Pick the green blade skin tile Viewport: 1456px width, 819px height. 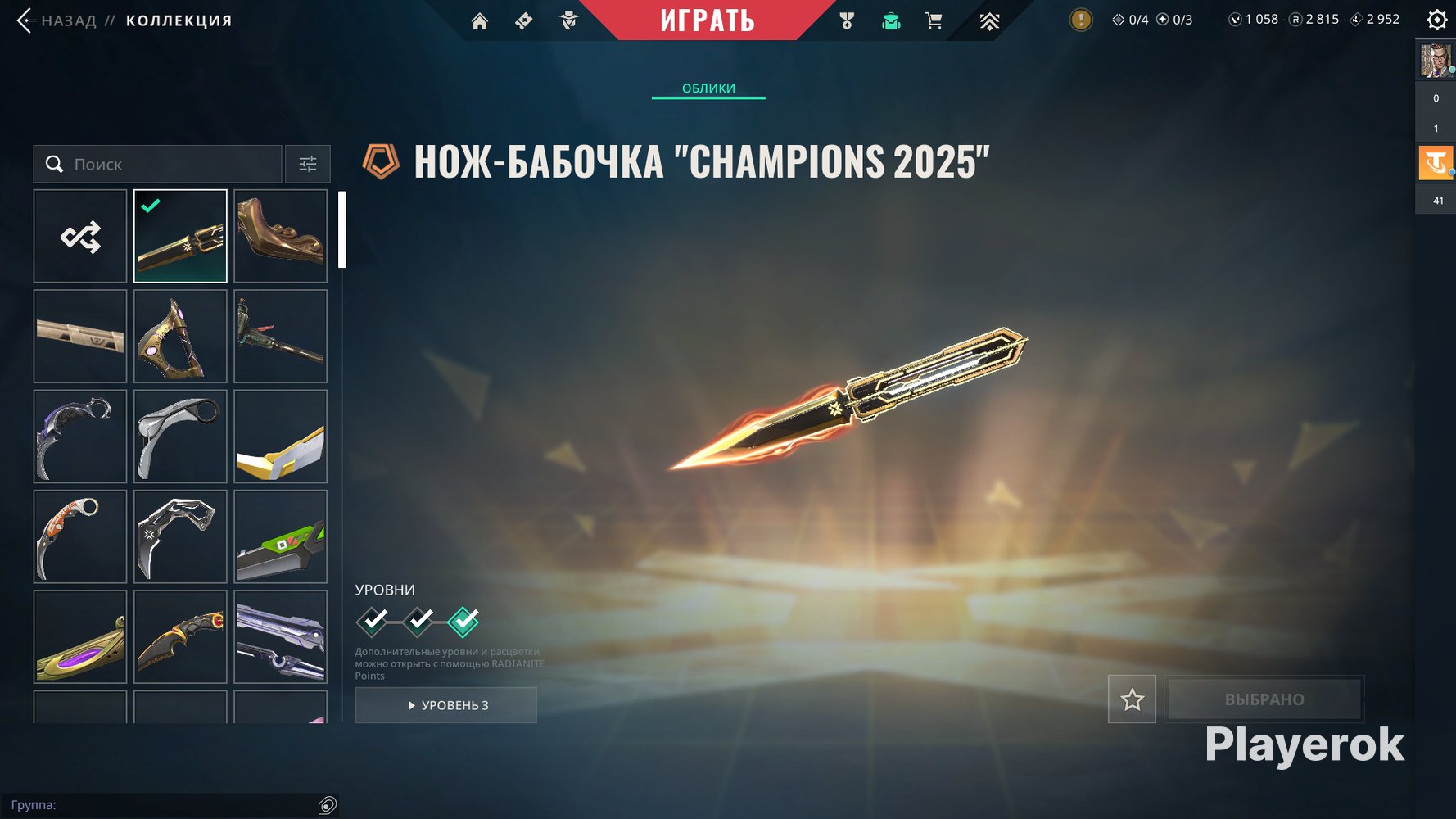(x=280, y=536)
